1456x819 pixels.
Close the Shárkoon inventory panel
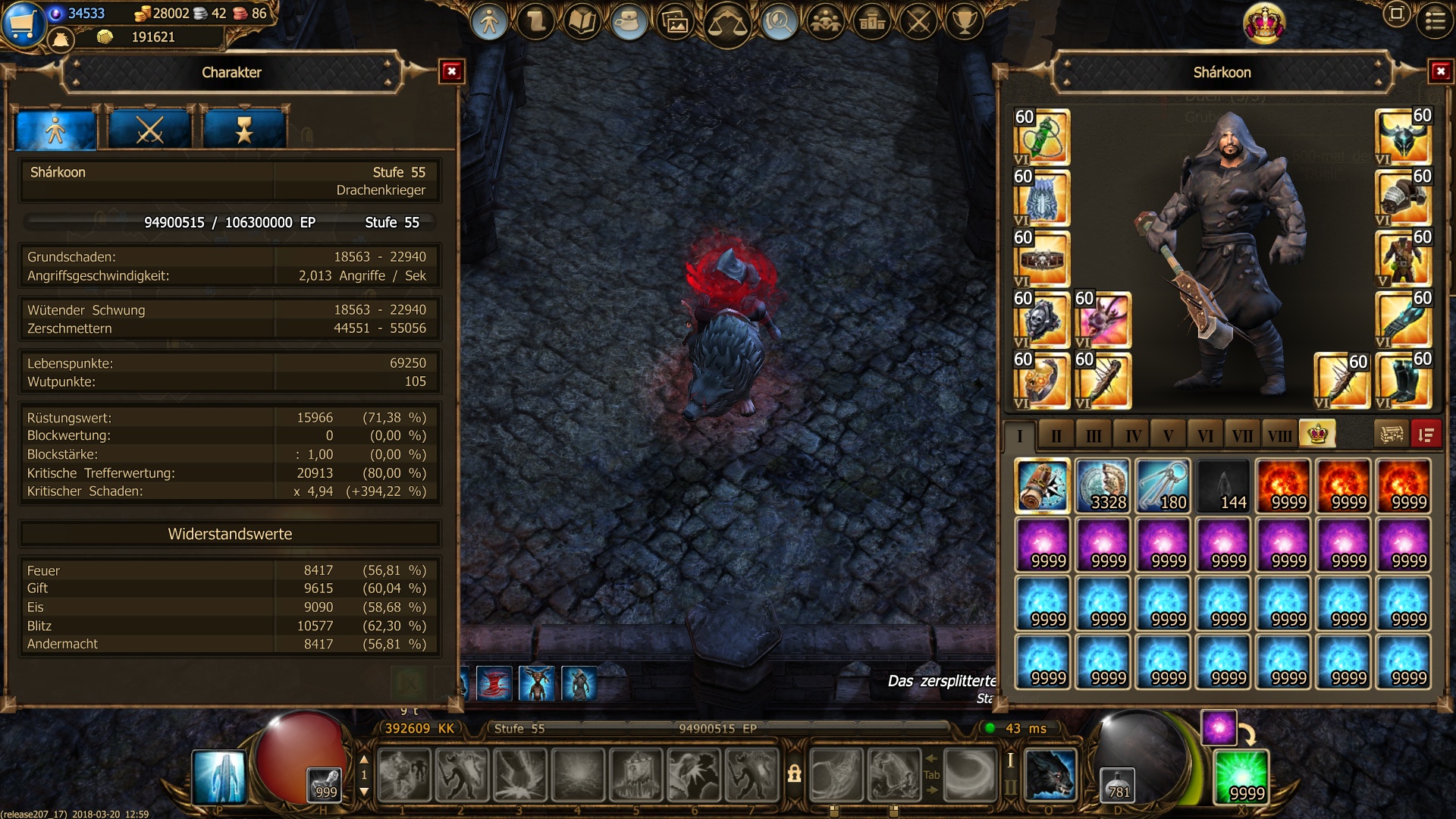[x=1440, y=72]
